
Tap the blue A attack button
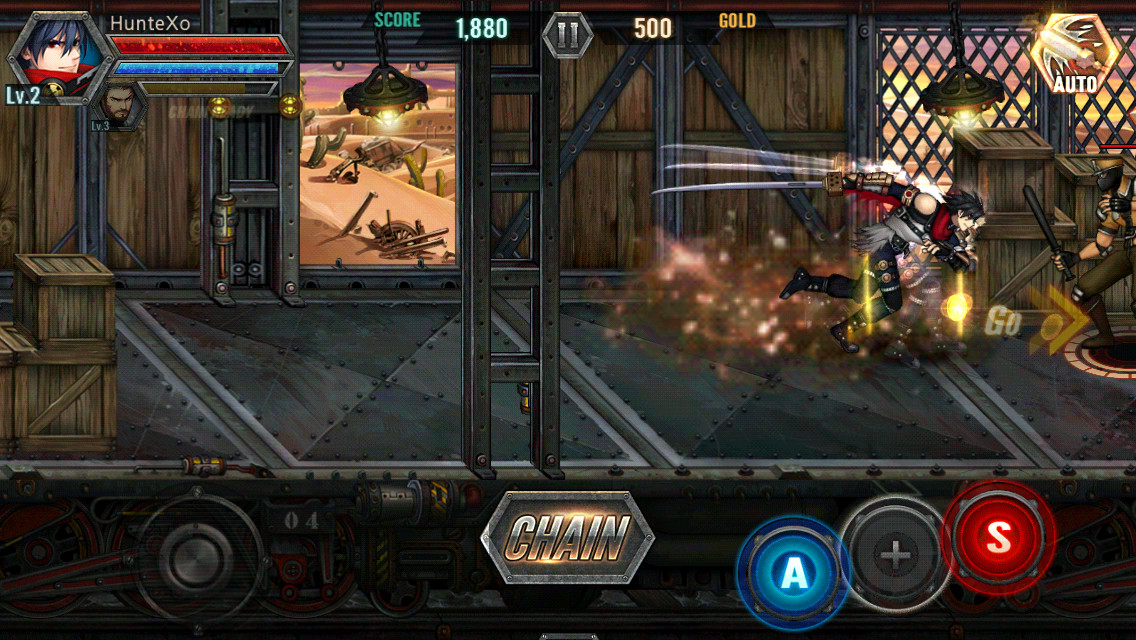pos(793,572)
